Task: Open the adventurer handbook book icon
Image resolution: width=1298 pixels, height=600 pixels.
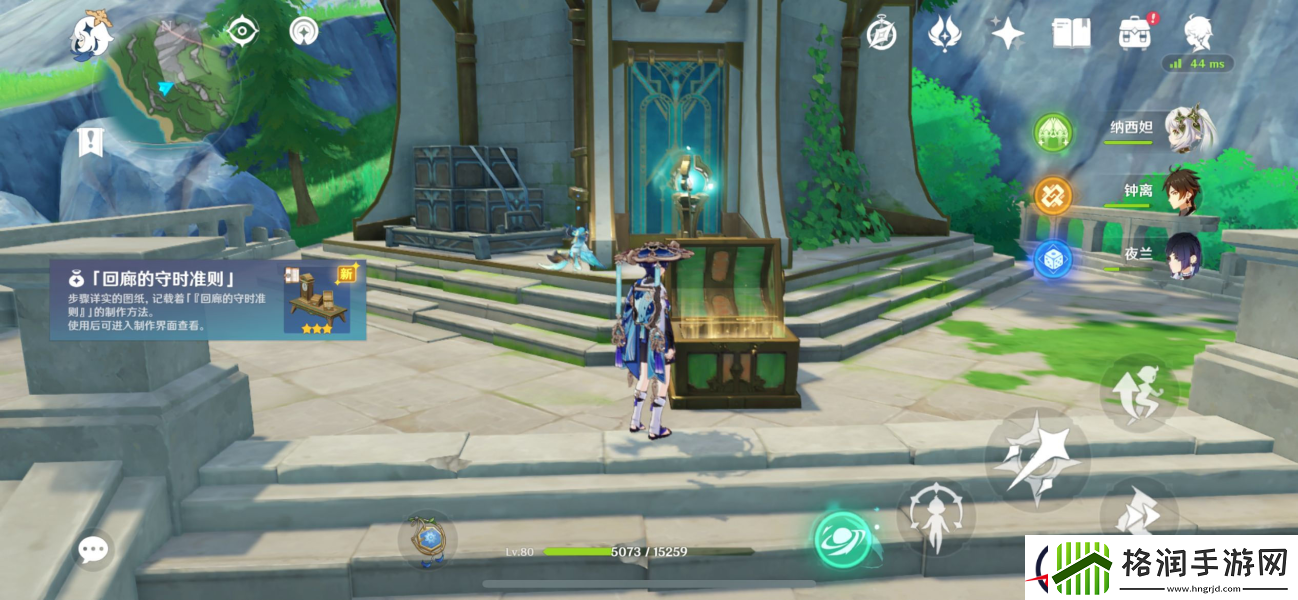Action: coord(1070,34)
